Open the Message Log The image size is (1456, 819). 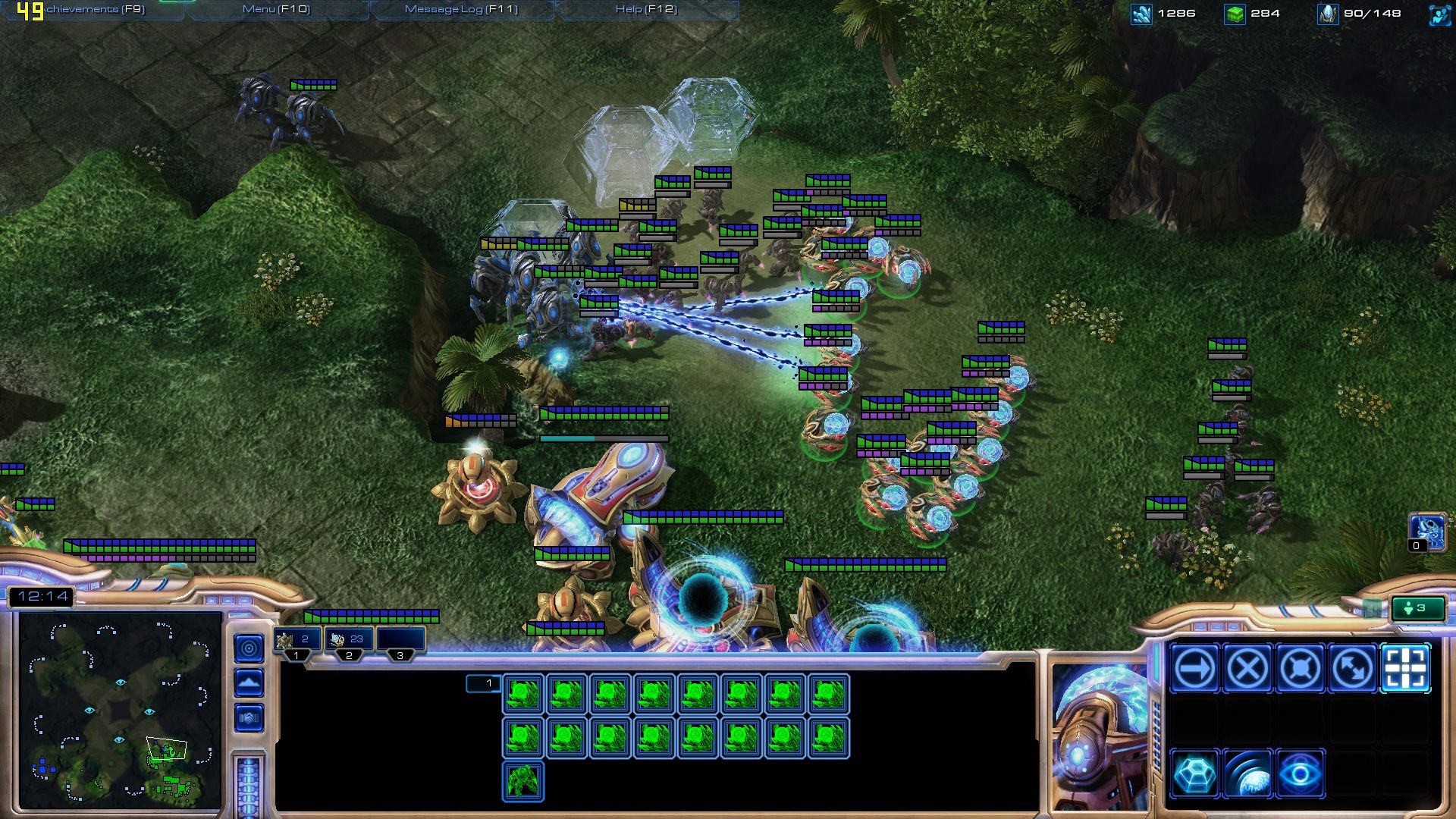[x=461, y=9]
